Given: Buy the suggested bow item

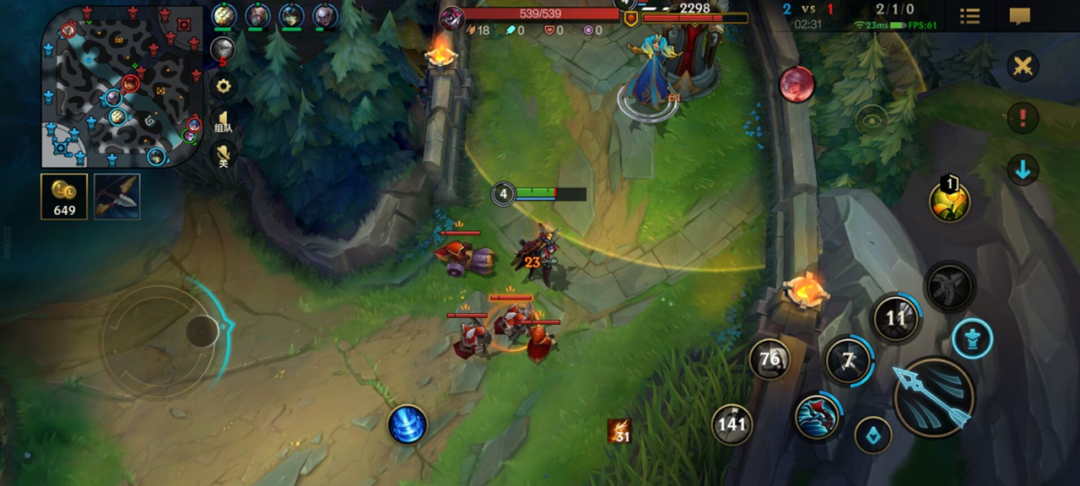Looking at the screenshot, I should [x=117, y=196].
